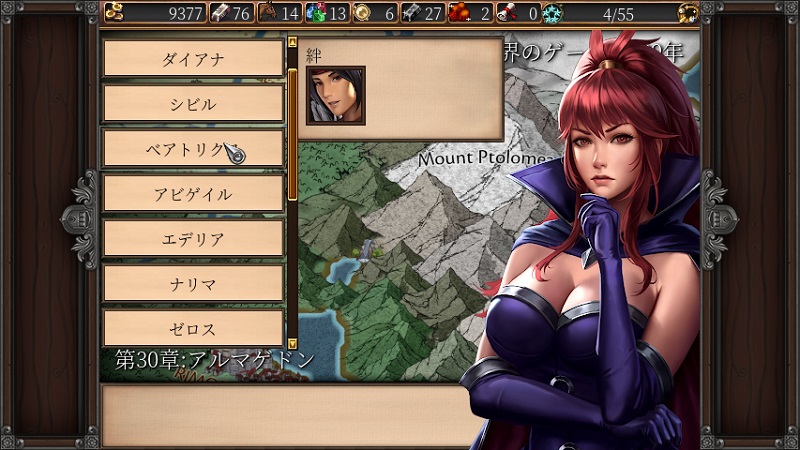This screenshot has width=800, height=450.
Task: Choose エデリア from the list
Action: [x=193, y=239]
